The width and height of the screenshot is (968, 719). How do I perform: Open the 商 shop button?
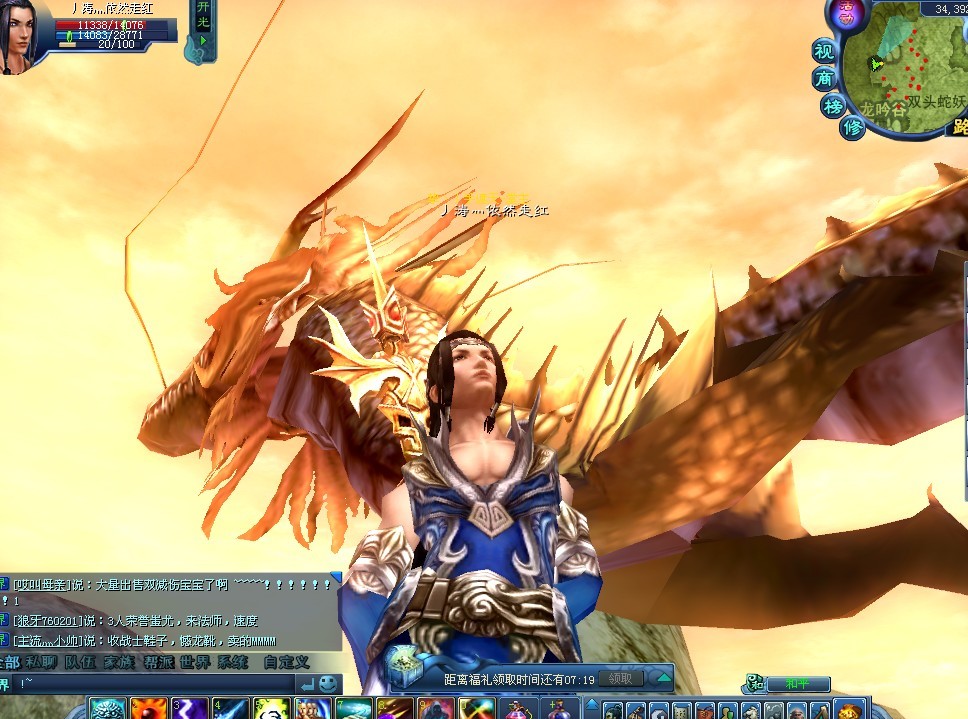coord(824,78)
